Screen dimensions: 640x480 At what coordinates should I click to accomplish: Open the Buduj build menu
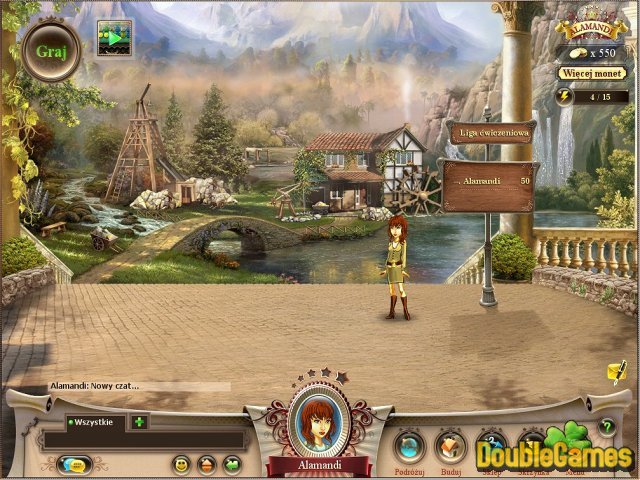(x=451, y=444)
